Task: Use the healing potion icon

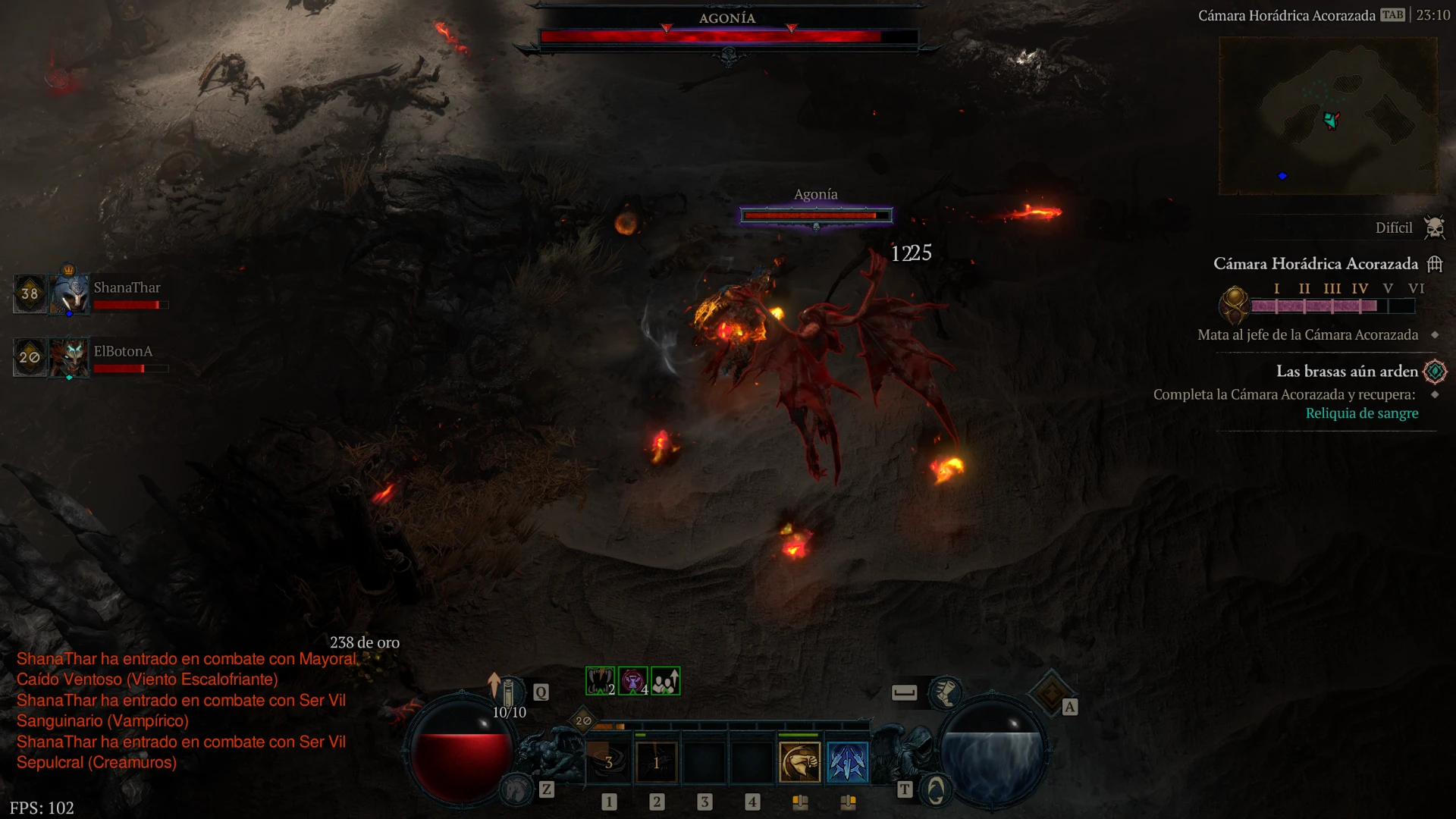Action: tap(509, 692)
